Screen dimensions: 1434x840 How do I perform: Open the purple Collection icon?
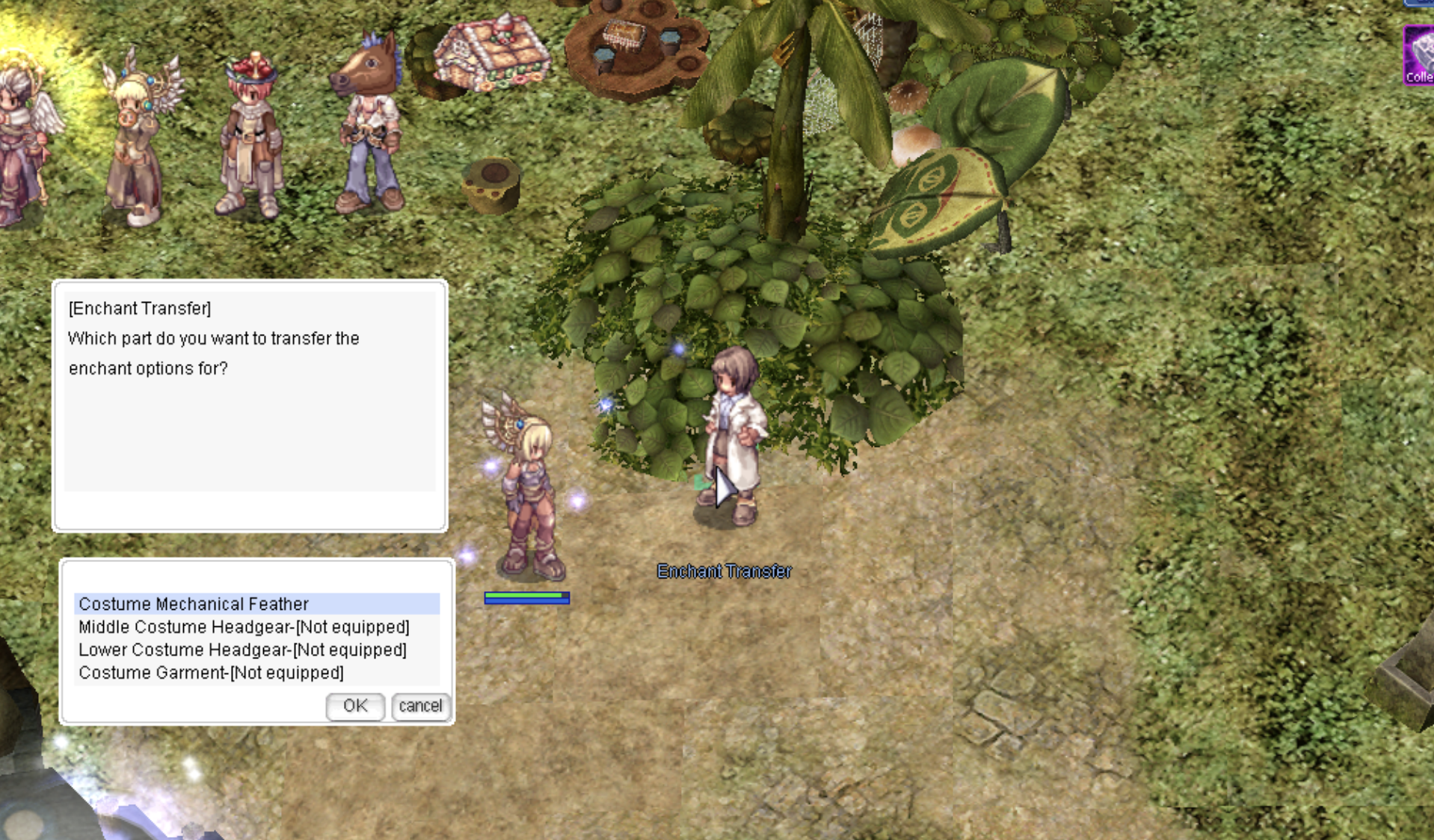(1418, 56)
